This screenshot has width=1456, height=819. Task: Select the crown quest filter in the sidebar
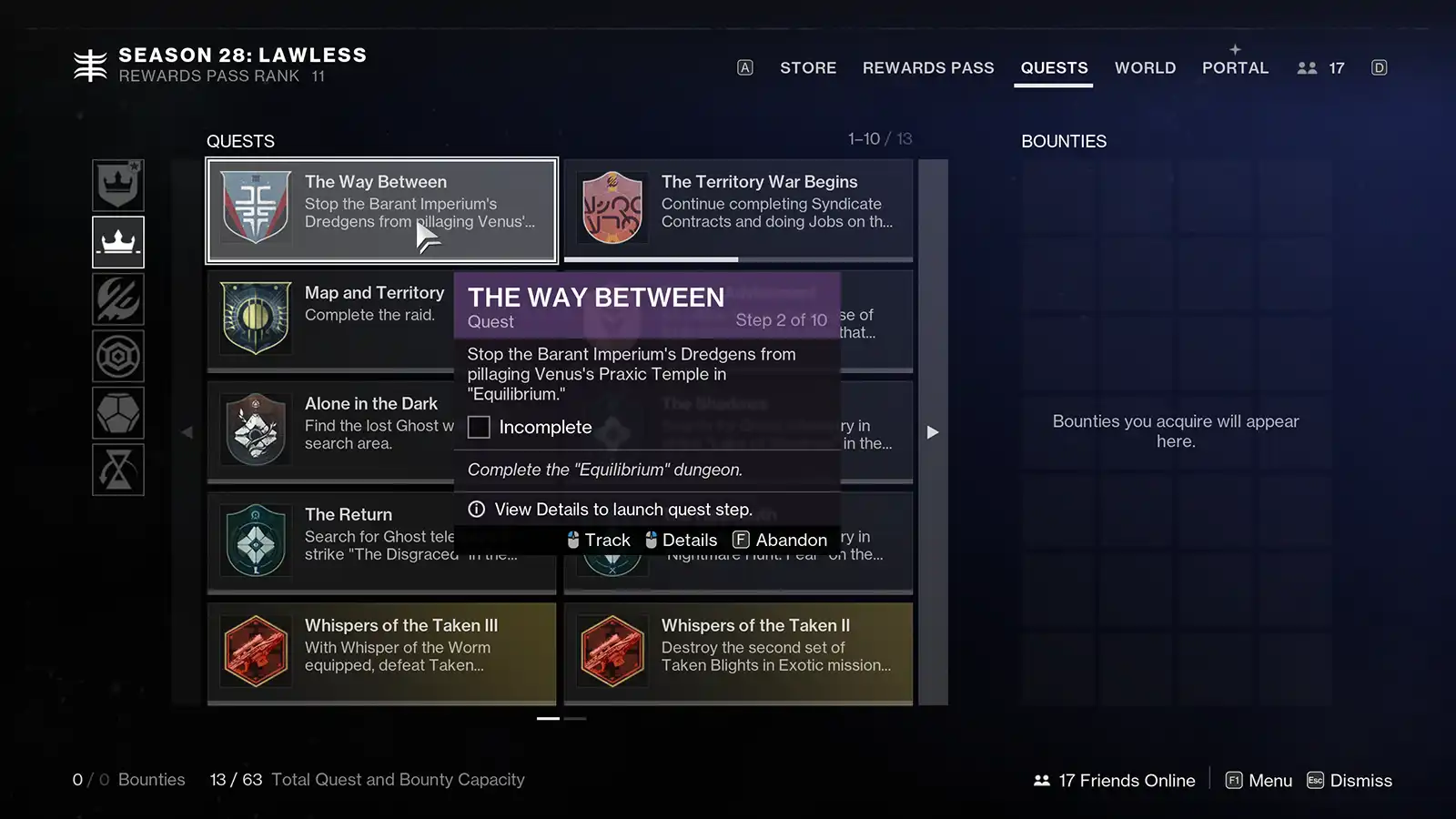pyautogui.click(x=118, y=242)
